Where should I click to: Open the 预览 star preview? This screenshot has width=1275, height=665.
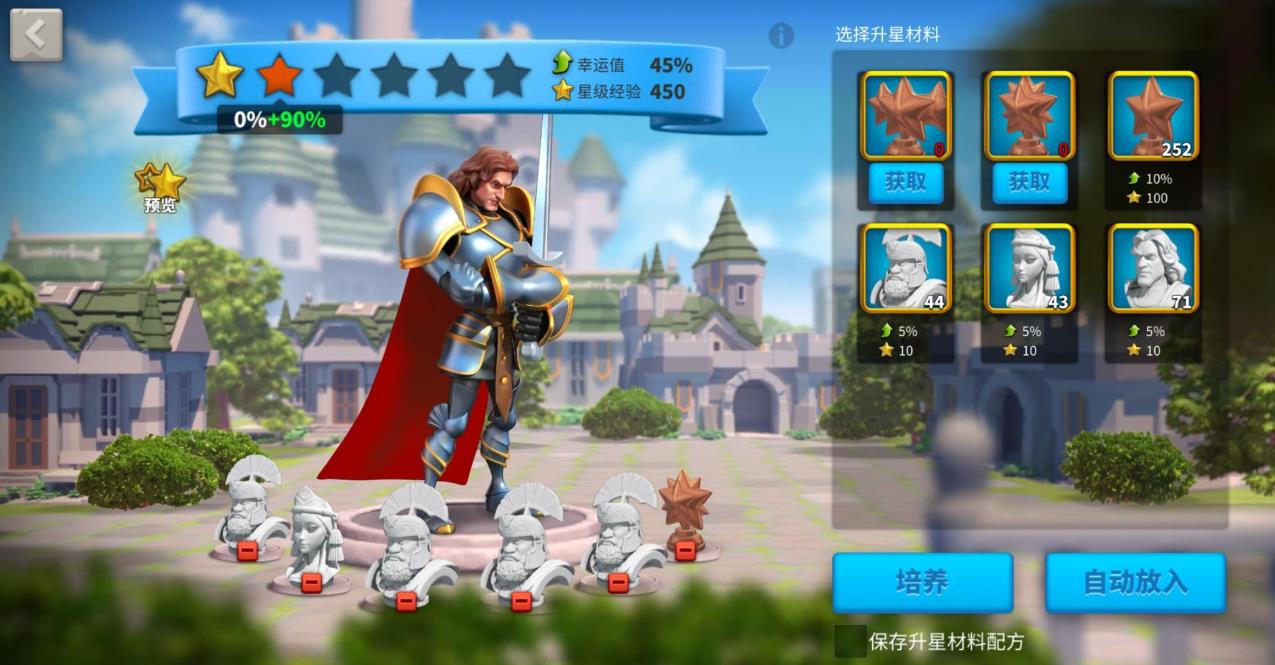161,187
